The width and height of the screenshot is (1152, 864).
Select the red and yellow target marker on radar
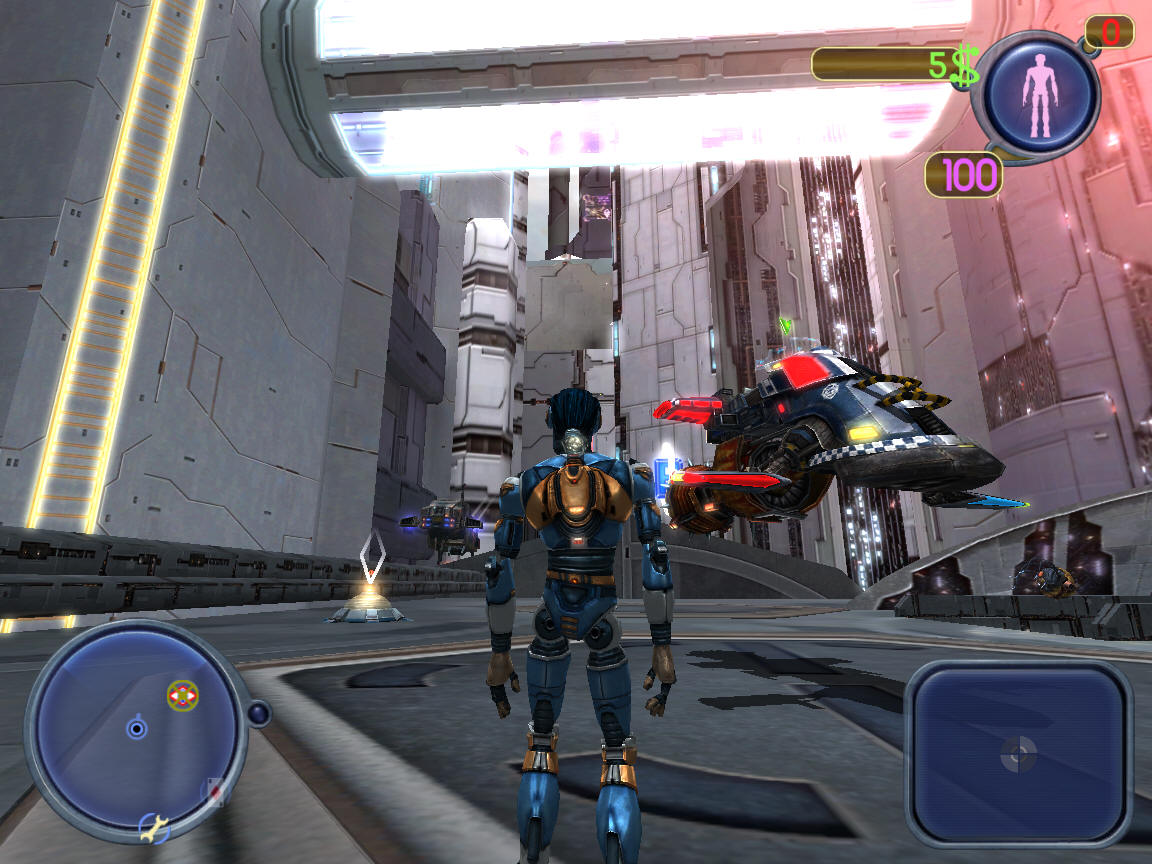tap(182, 695)
